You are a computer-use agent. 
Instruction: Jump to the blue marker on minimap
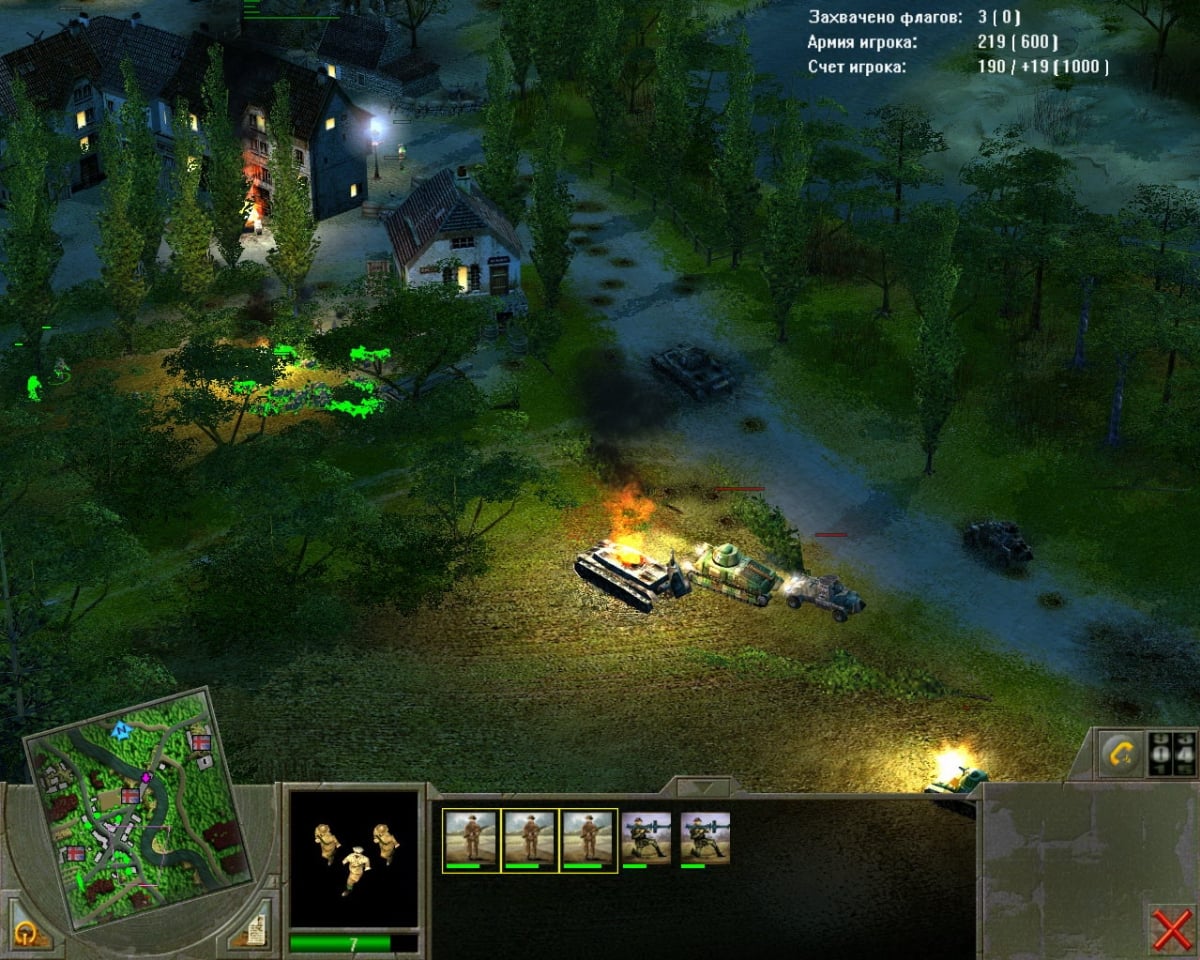pyautogui.click(x=122, y=730)
